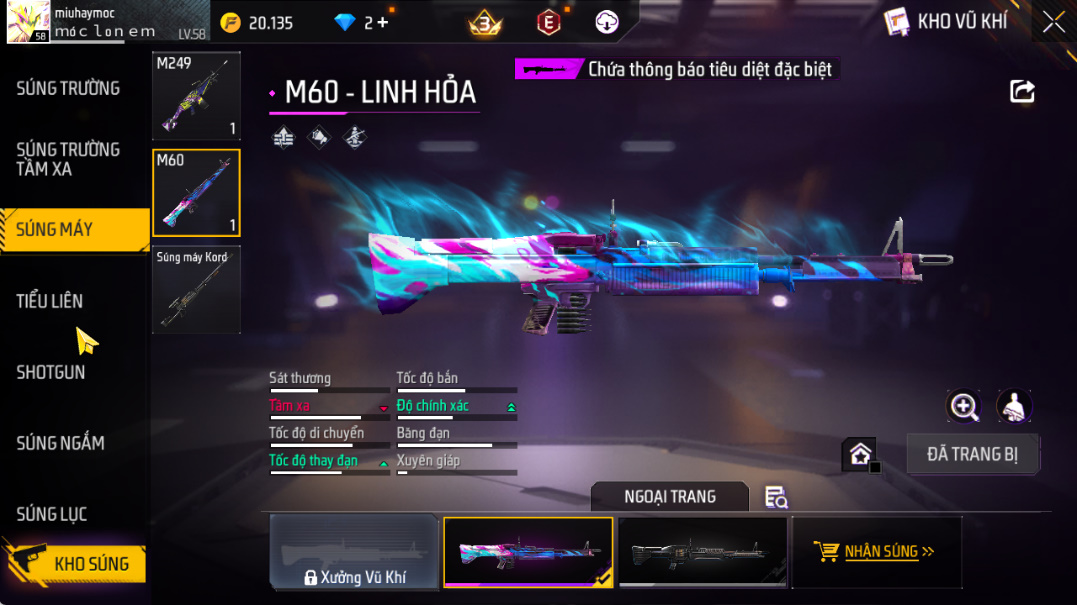Select the M249 weapon thumbnail
The width and height of the screenshot is (1077, 605).
tap(196, 96)
